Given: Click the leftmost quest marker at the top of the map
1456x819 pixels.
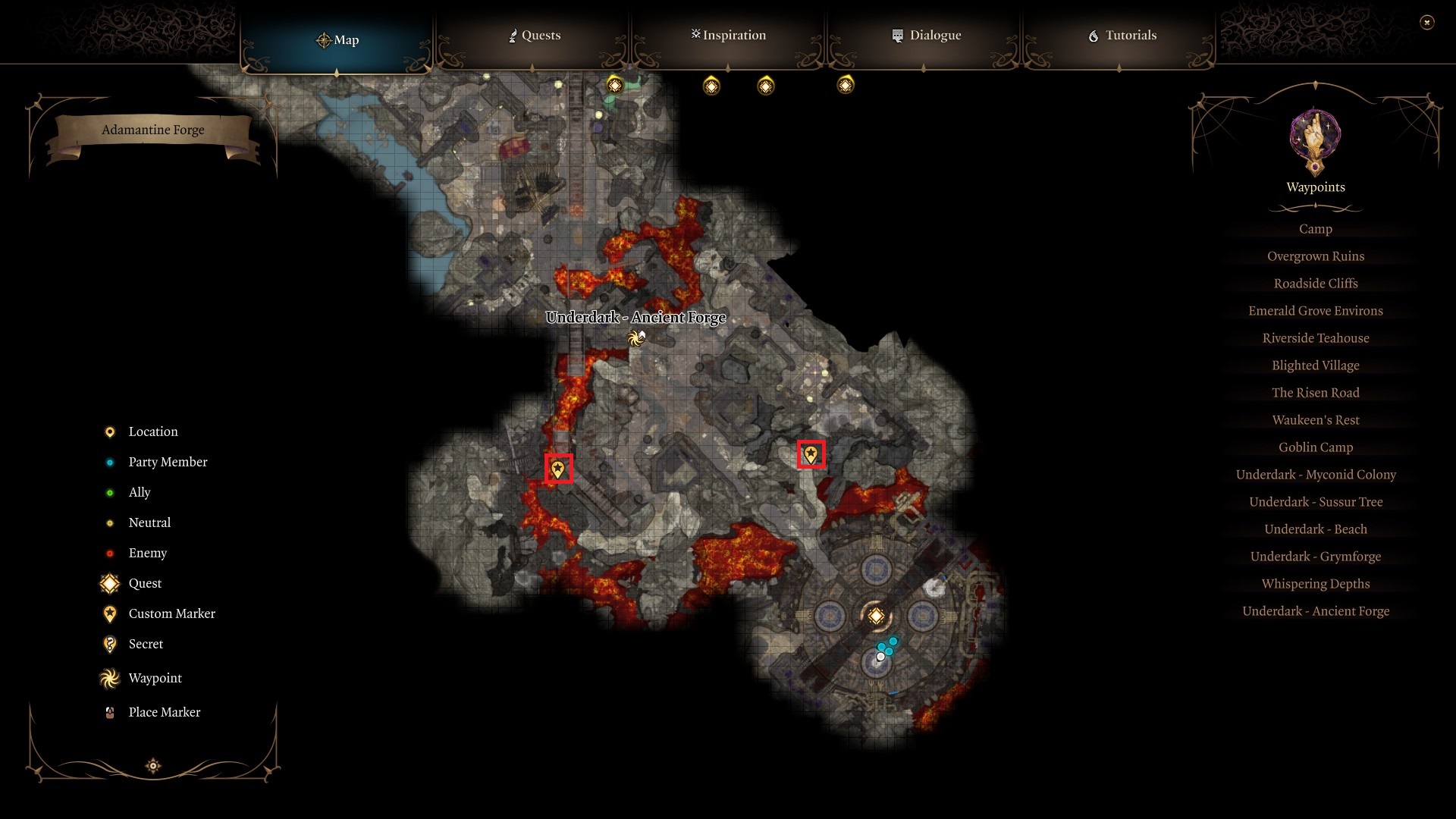Looking at the screenshot, I should click(x=614, y=85).
